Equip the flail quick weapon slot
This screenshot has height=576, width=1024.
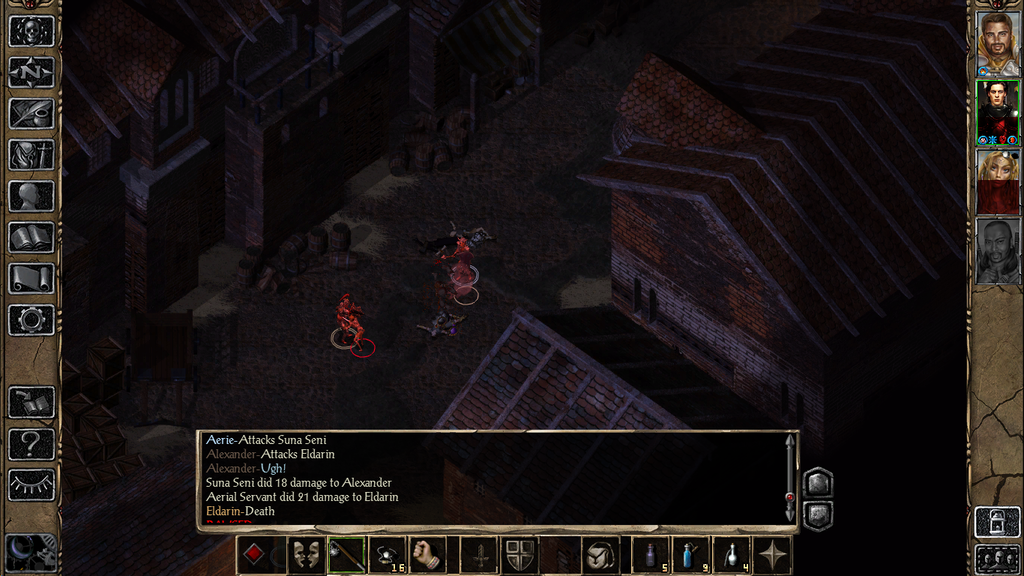[346, 555]
